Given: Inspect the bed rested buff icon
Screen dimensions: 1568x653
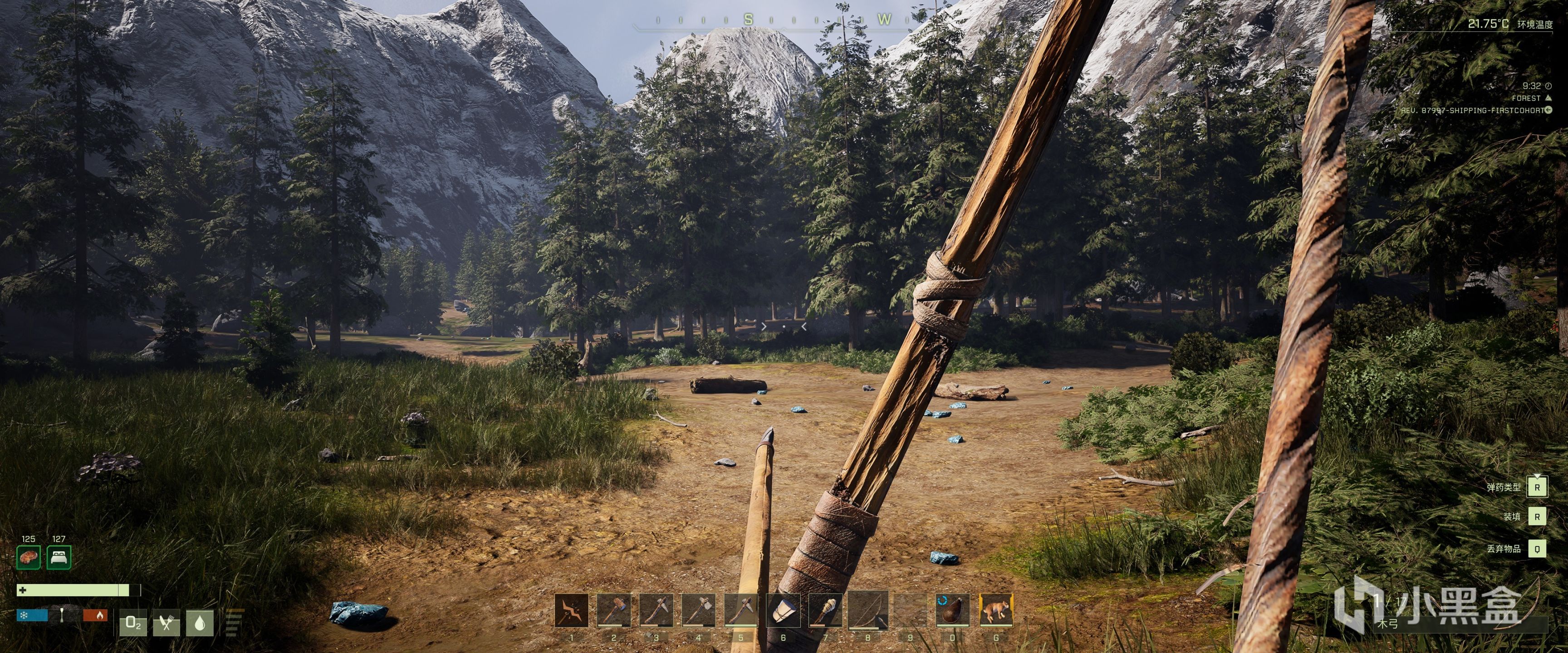Looking at the screenshot, I should tap(59, 557).
